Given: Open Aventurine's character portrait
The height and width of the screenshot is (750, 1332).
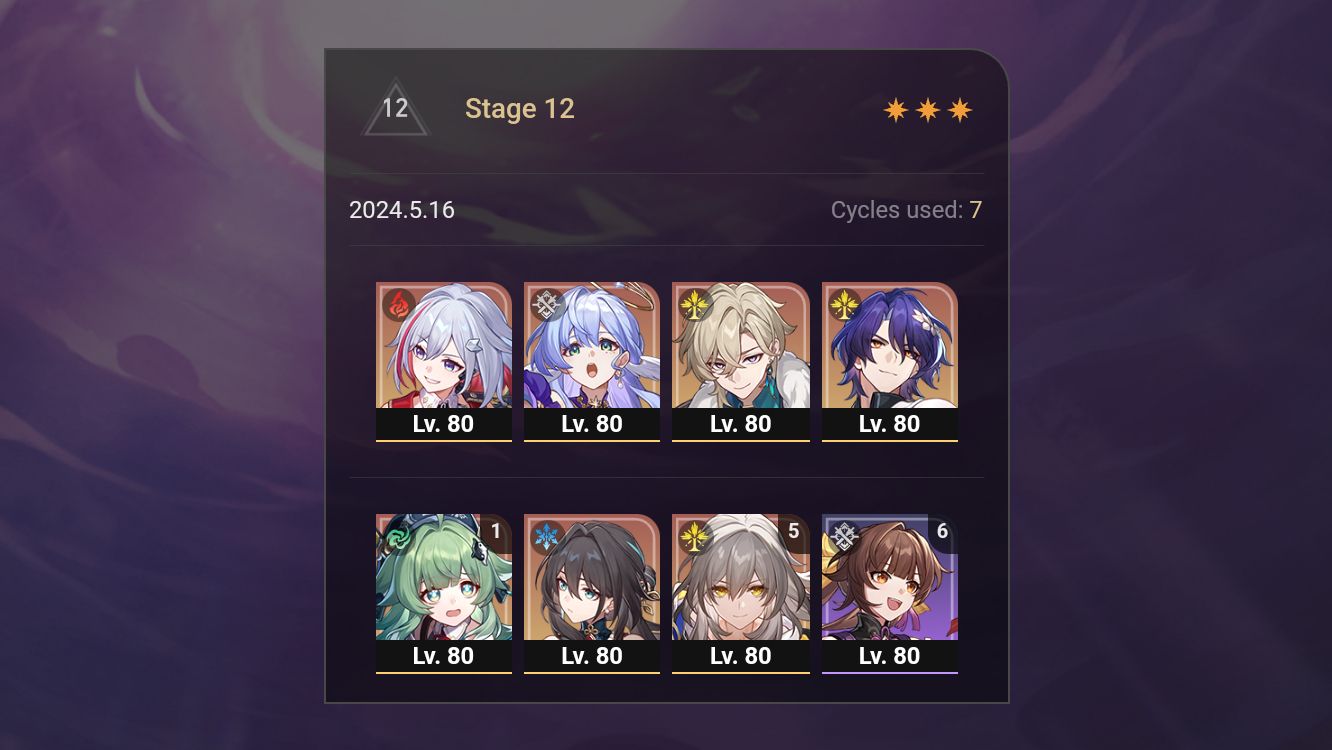Looking at the screenshot, I should pos(740,345).
